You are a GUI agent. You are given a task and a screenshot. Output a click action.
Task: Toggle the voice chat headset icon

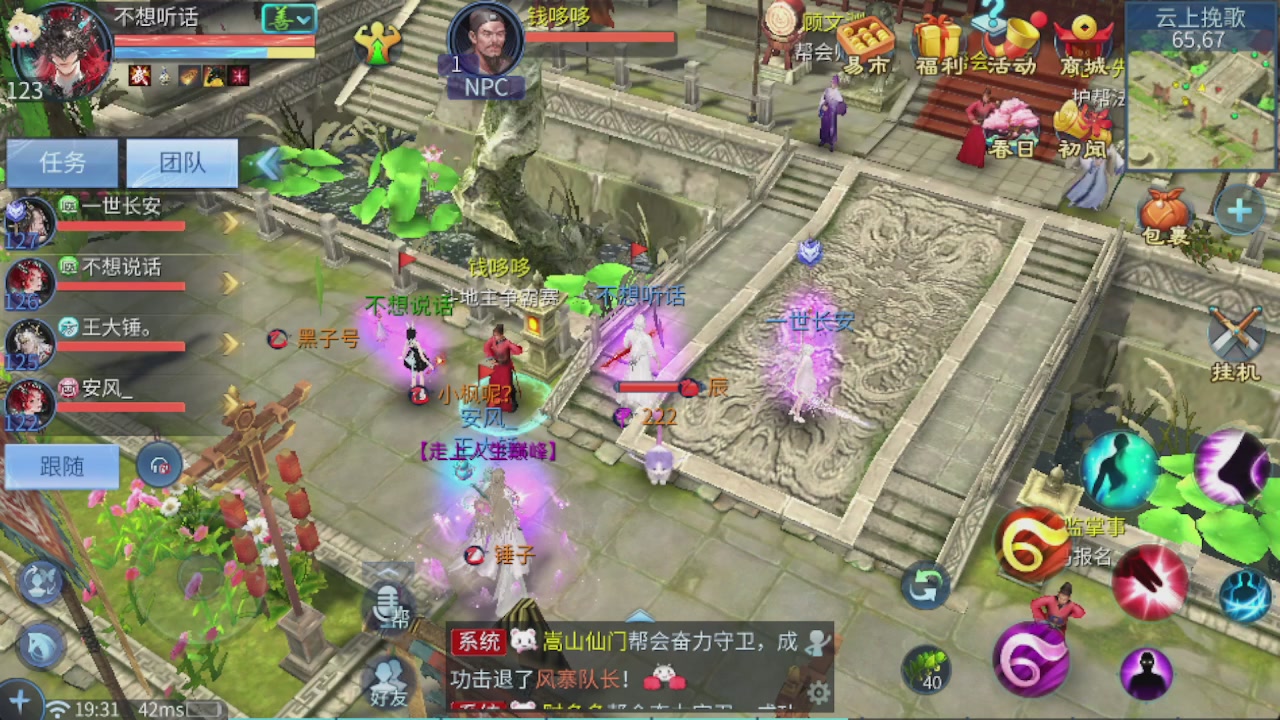click(x=160, y=465)
